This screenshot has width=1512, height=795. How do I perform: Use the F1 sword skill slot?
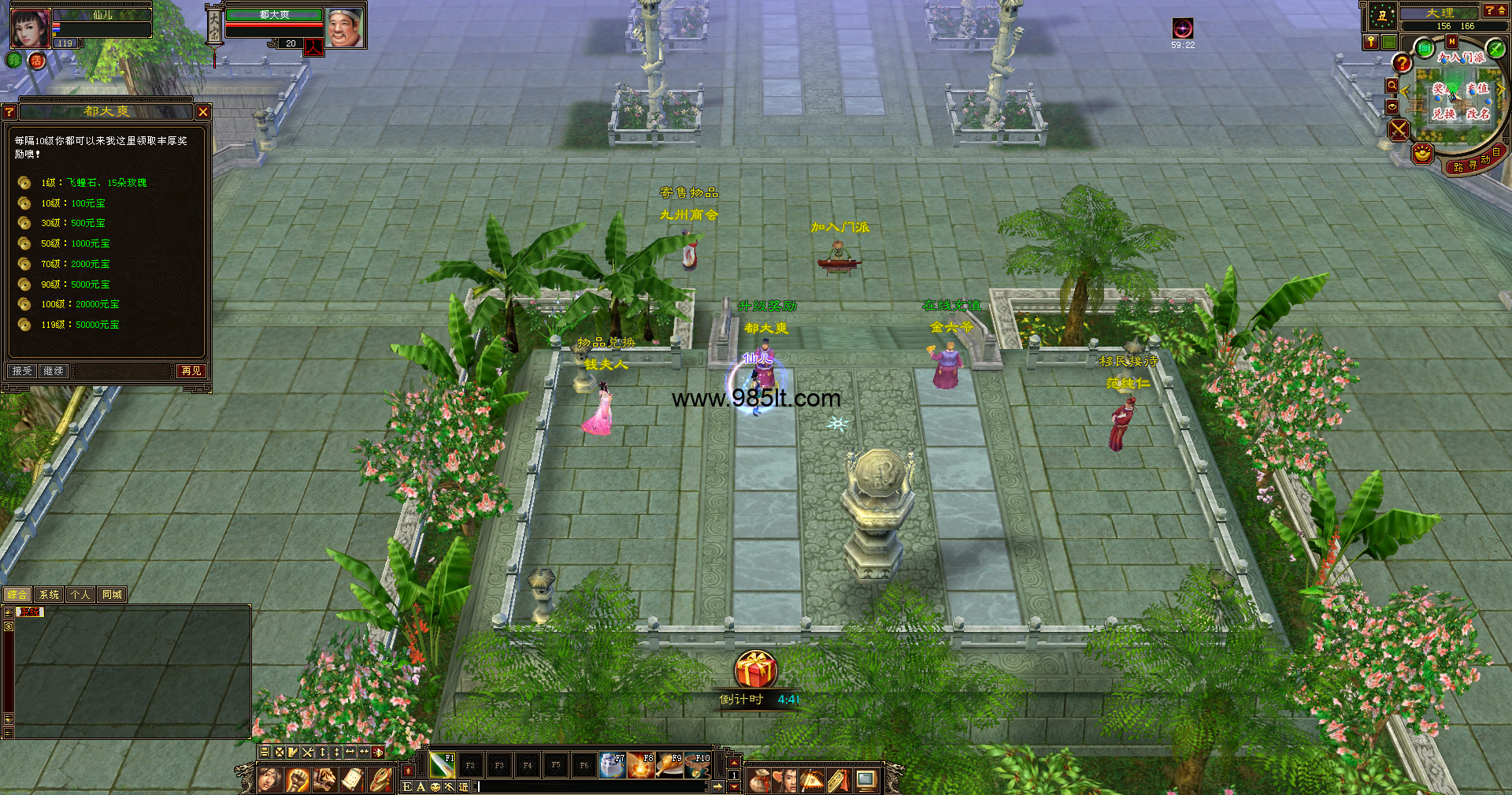442,765
